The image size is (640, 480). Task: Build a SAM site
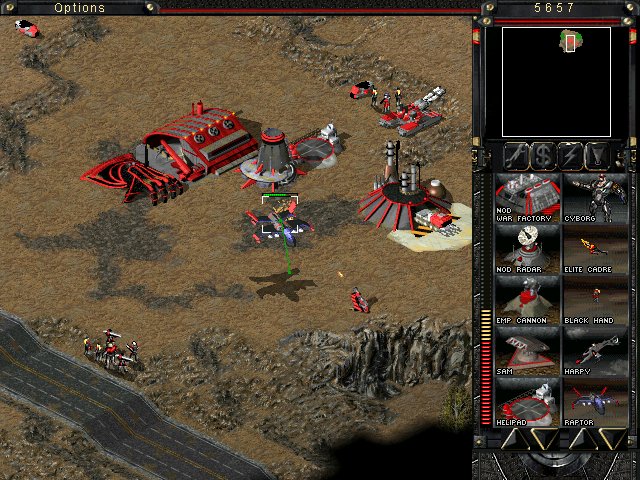(x=527, y=352)
